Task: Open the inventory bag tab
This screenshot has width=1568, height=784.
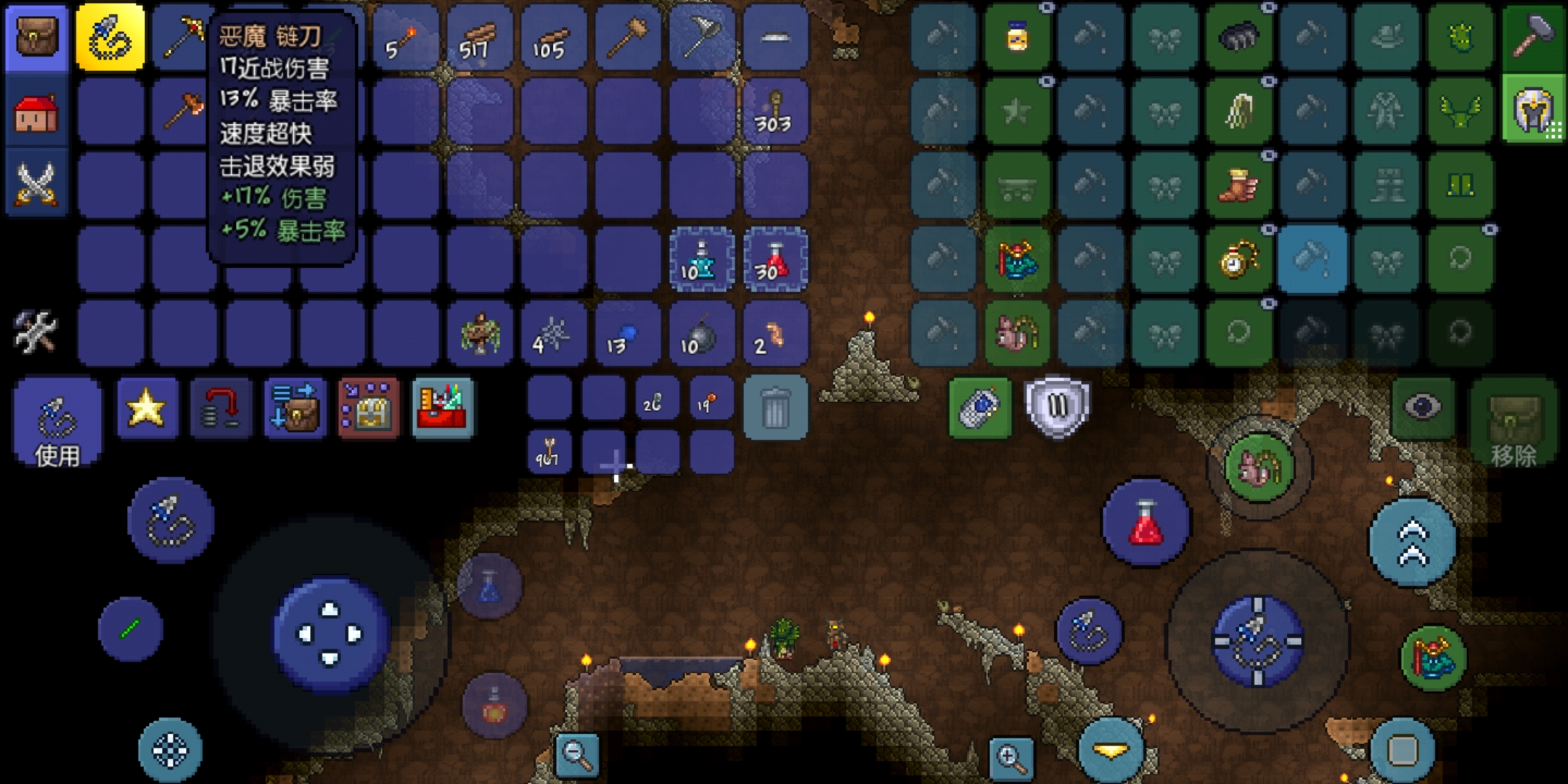Action: [x=36, y=38]
